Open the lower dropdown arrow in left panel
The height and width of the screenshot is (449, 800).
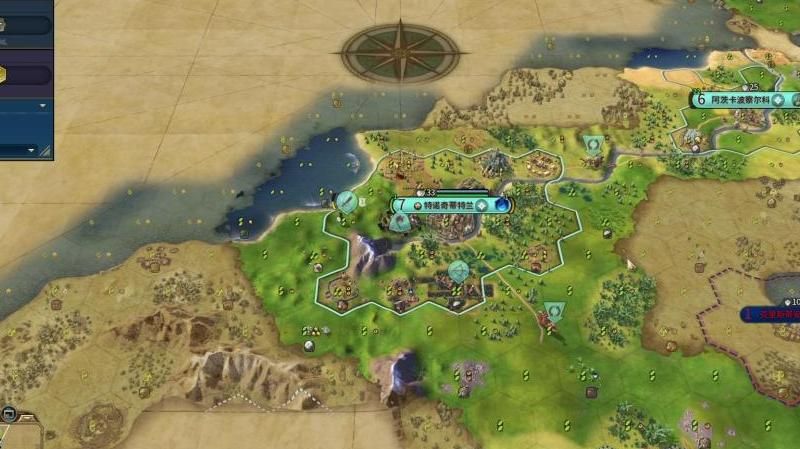pos(33,151)
